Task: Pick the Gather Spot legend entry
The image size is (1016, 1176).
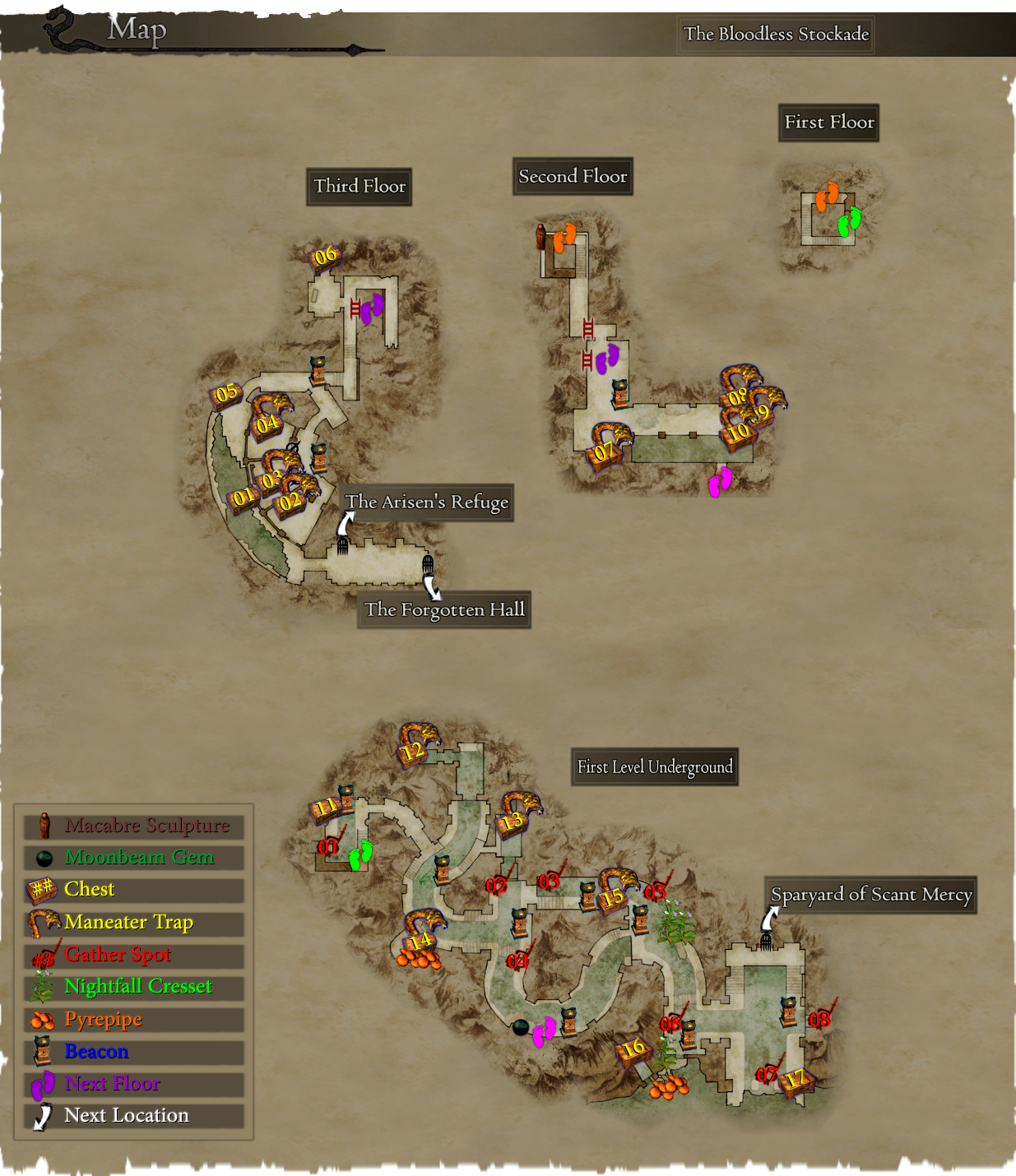Action: click(x=134, y=955)
